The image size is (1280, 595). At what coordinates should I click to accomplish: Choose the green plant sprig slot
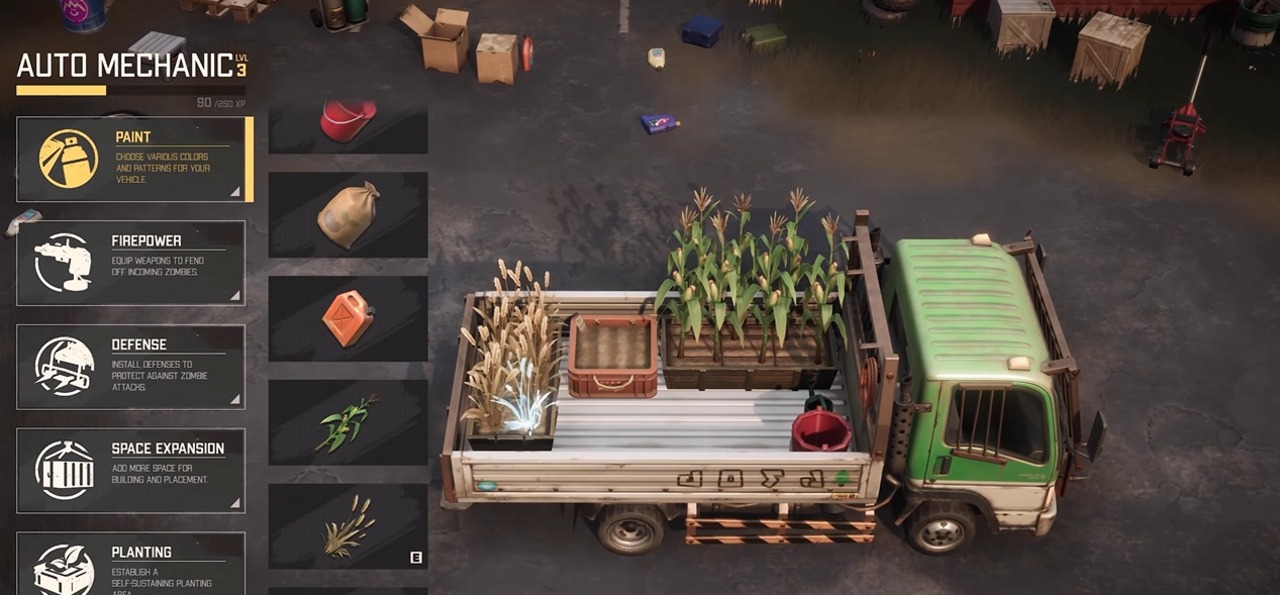(348, 423)
